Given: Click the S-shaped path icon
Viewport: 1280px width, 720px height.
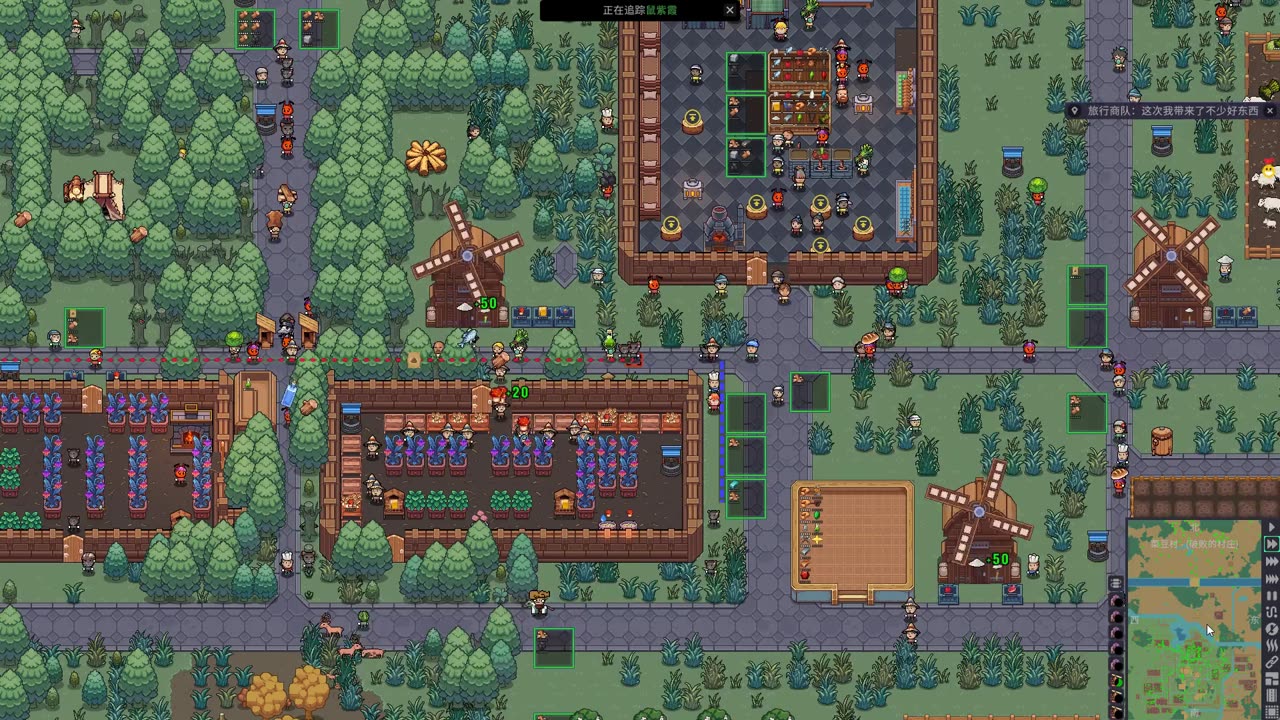Looking at the screenshot, I should coord(1272,612).
